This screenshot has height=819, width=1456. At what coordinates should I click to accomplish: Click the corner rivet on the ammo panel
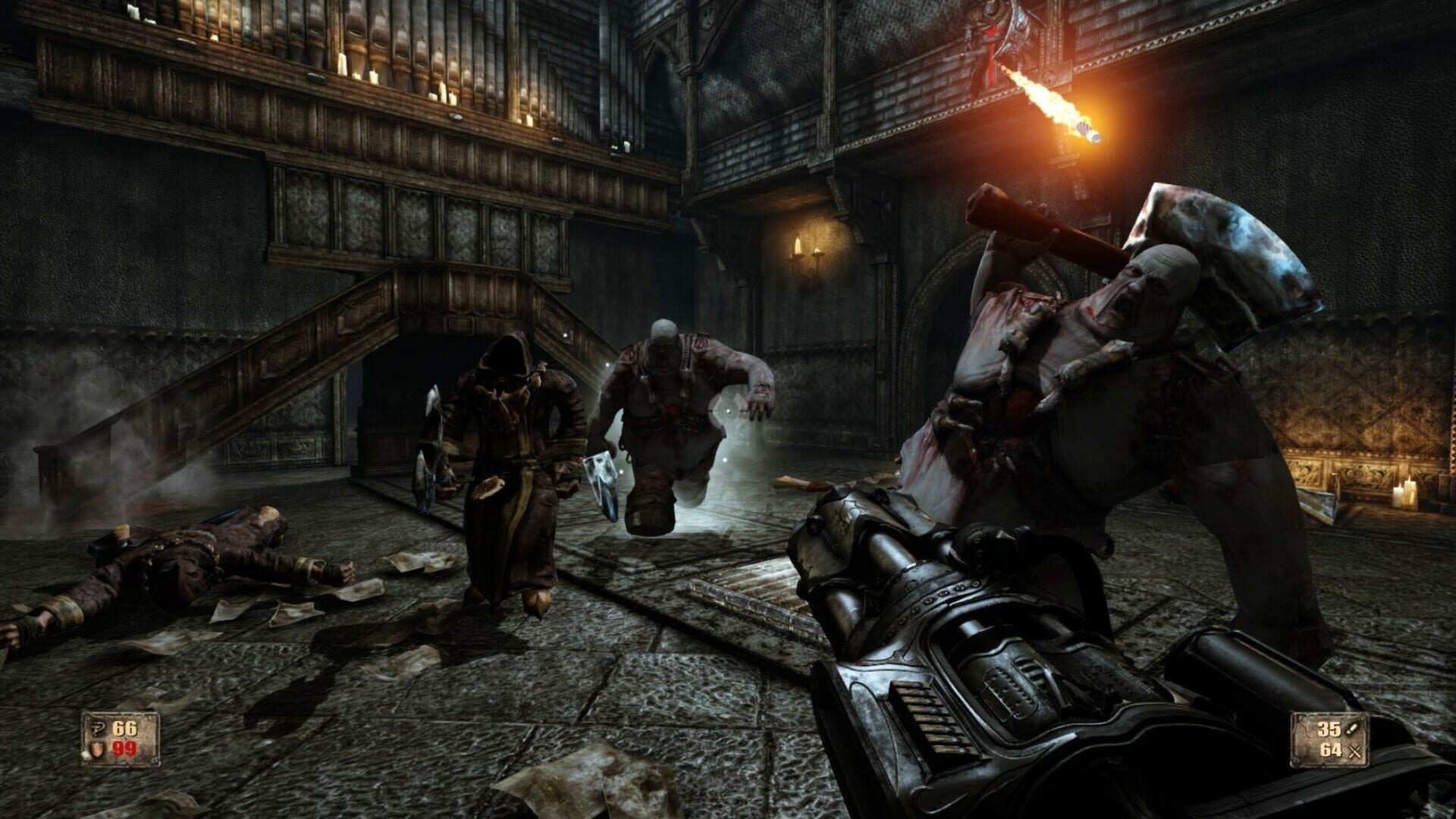pos(1294,763)
